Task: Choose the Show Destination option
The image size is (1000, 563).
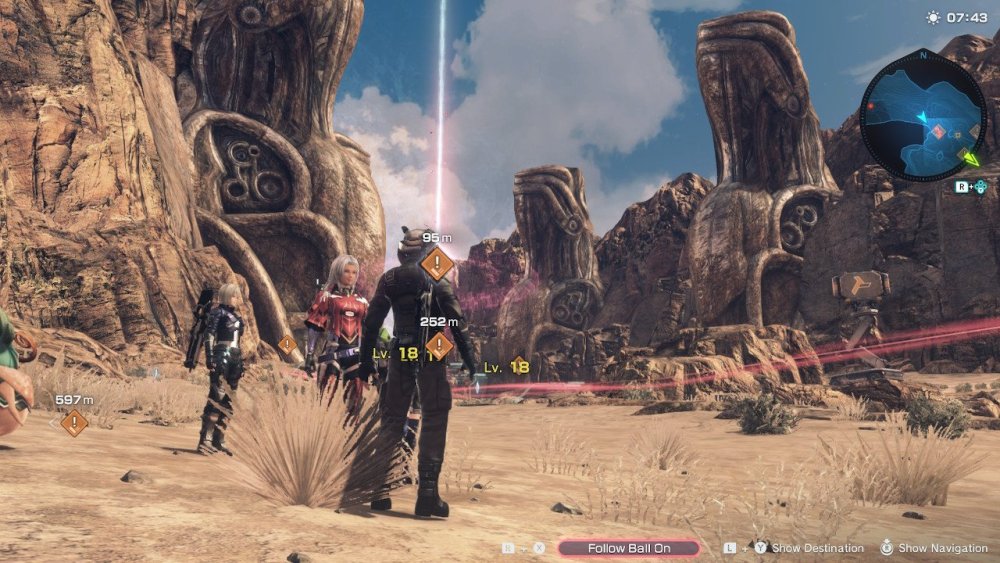Action: [x=817, y=548]
